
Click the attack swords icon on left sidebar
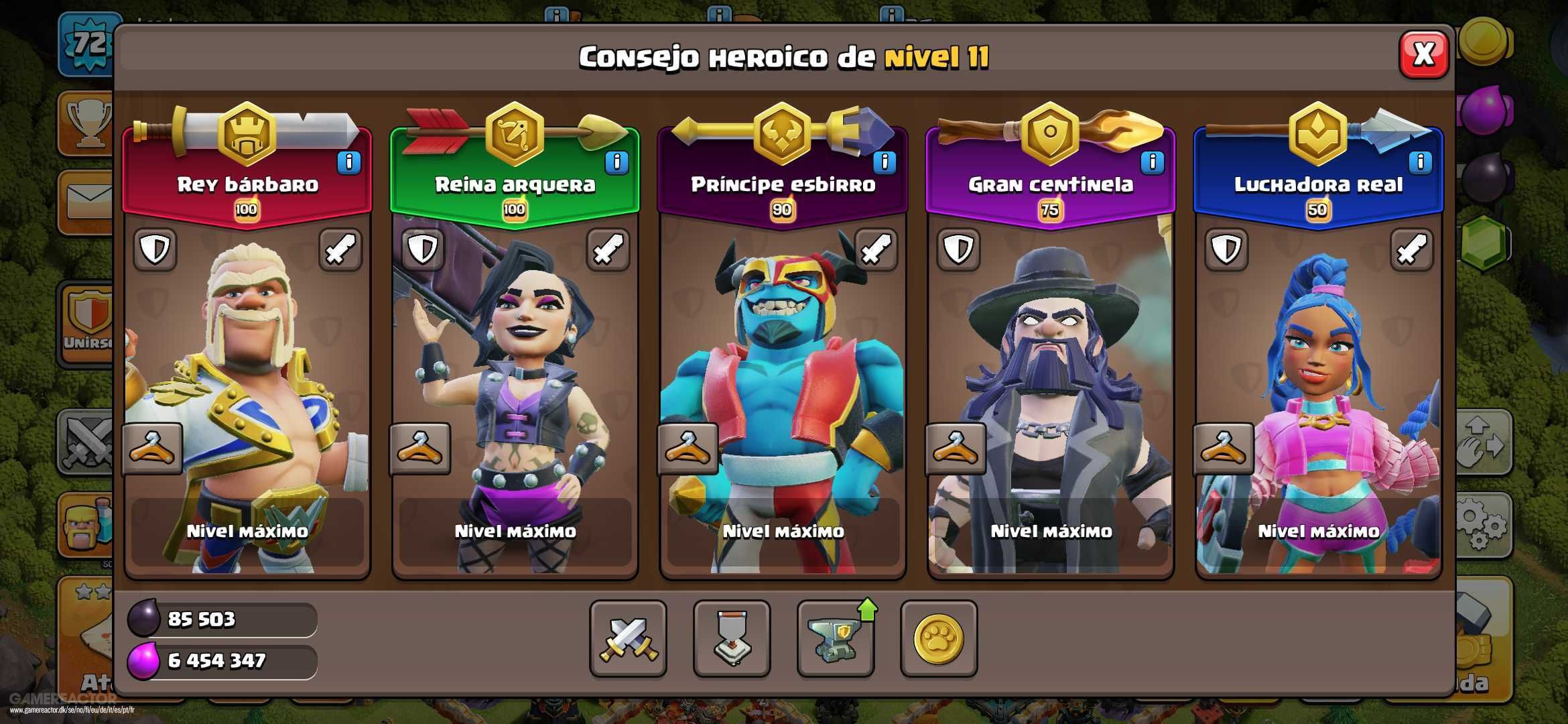(87, 442)
